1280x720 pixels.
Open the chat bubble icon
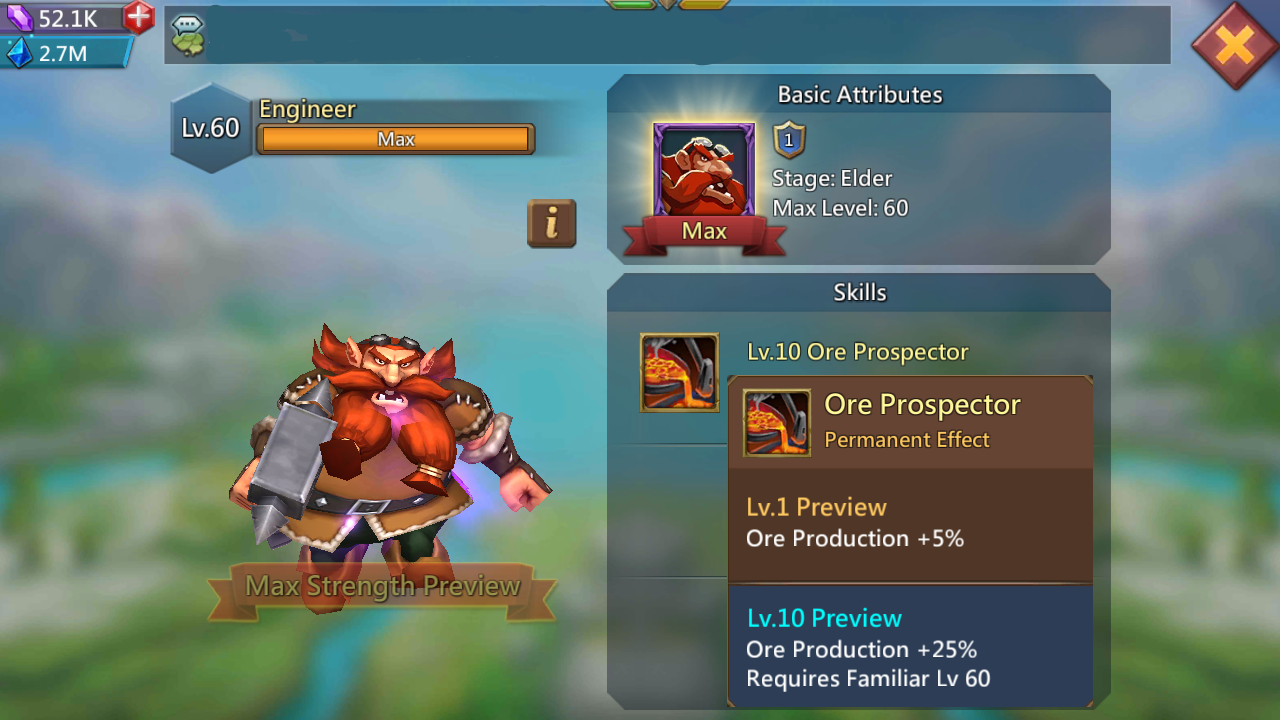click(187, 35)
